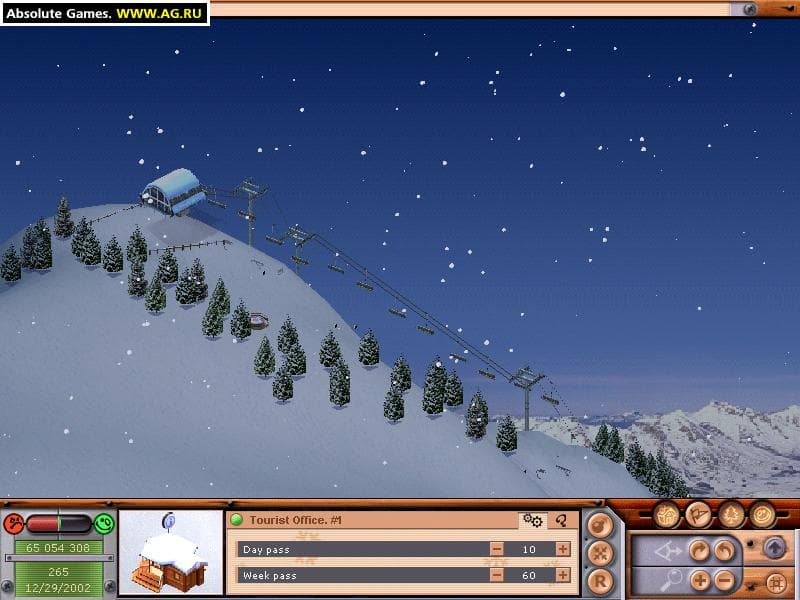Decrease the Week pass price

[497, 575]
